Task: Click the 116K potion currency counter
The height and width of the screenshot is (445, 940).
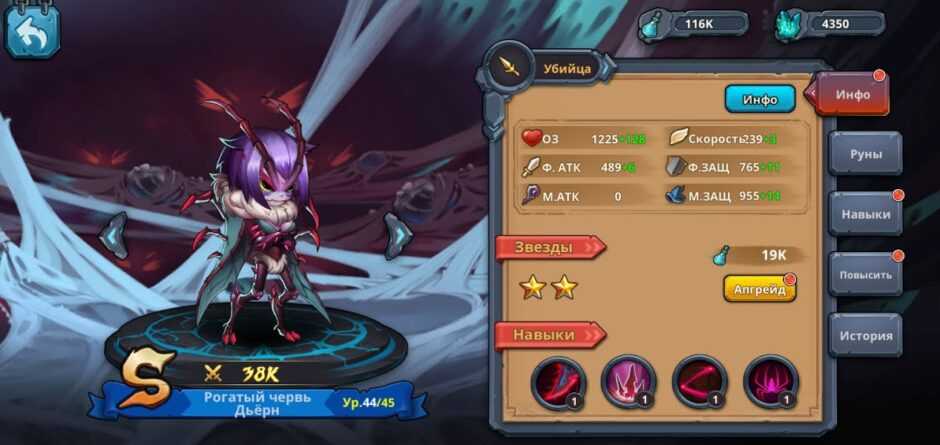Action: 695,24
